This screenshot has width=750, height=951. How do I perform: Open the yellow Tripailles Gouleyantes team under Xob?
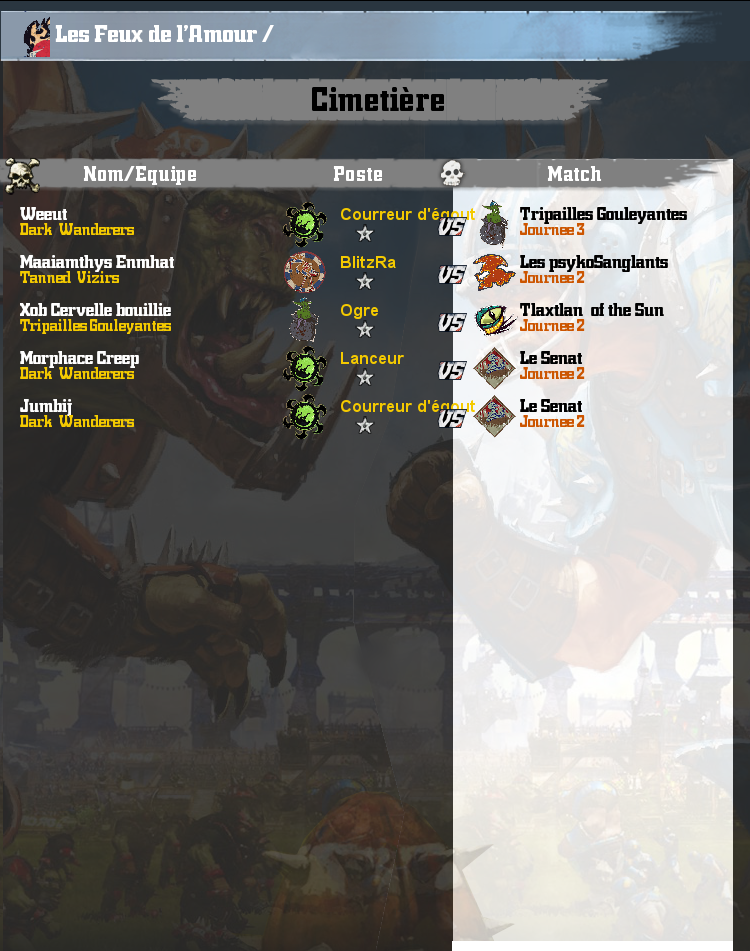[x=95, y=326]
